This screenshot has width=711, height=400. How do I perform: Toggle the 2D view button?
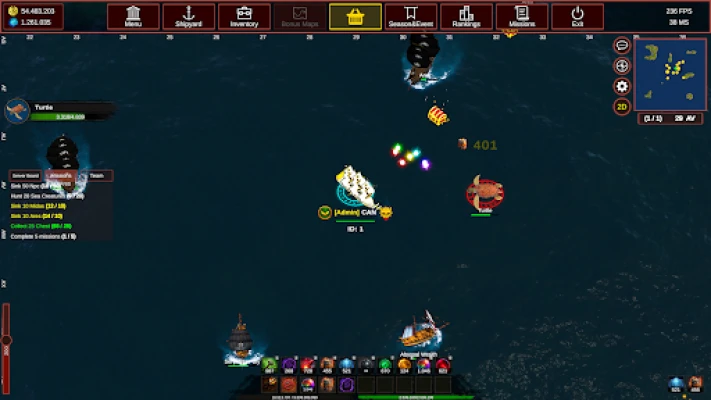[x=622, y=106]
